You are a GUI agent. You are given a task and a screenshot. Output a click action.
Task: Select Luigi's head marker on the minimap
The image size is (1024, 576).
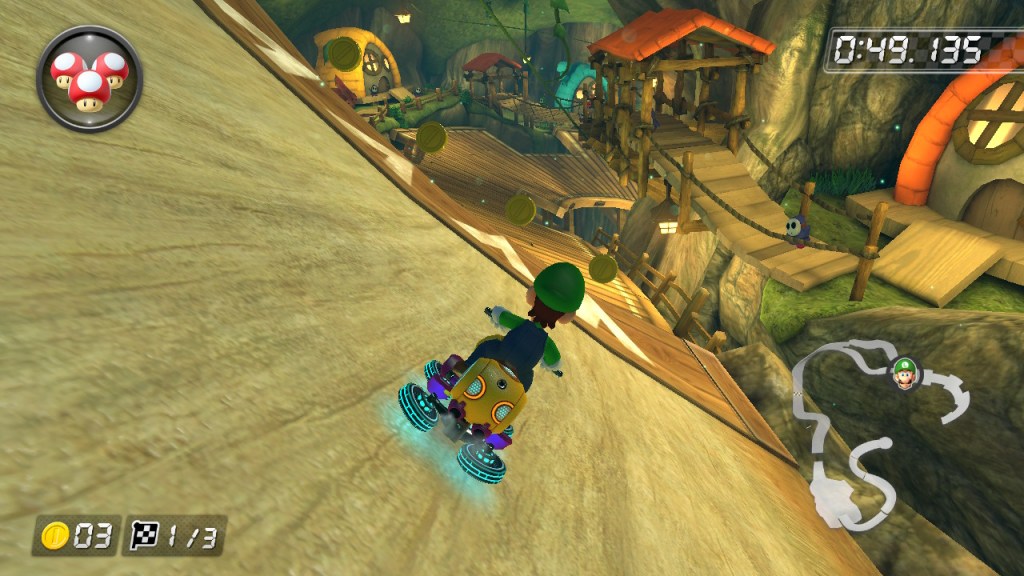905,372
